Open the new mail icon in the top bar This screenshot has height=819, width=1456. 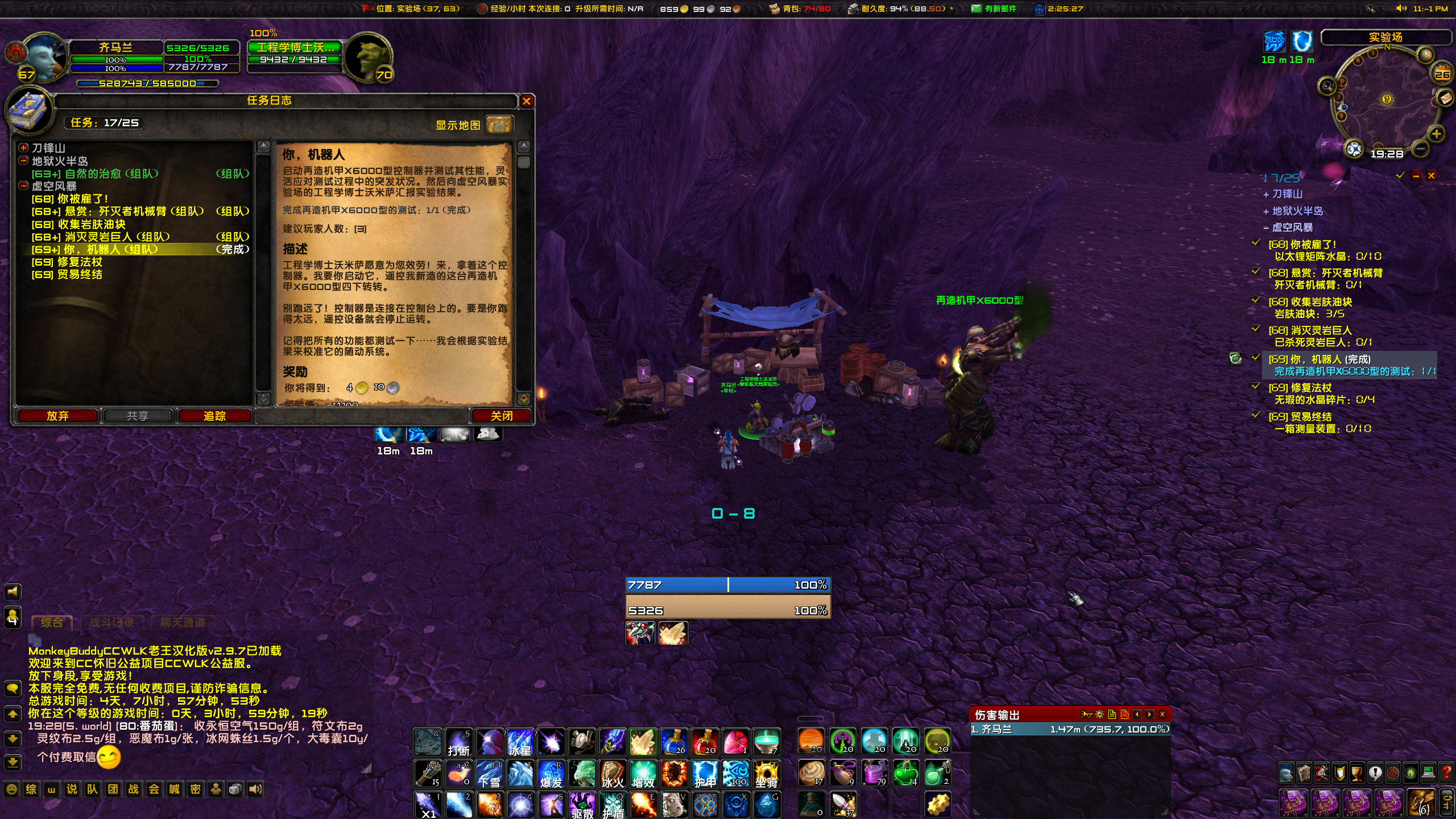975,9
